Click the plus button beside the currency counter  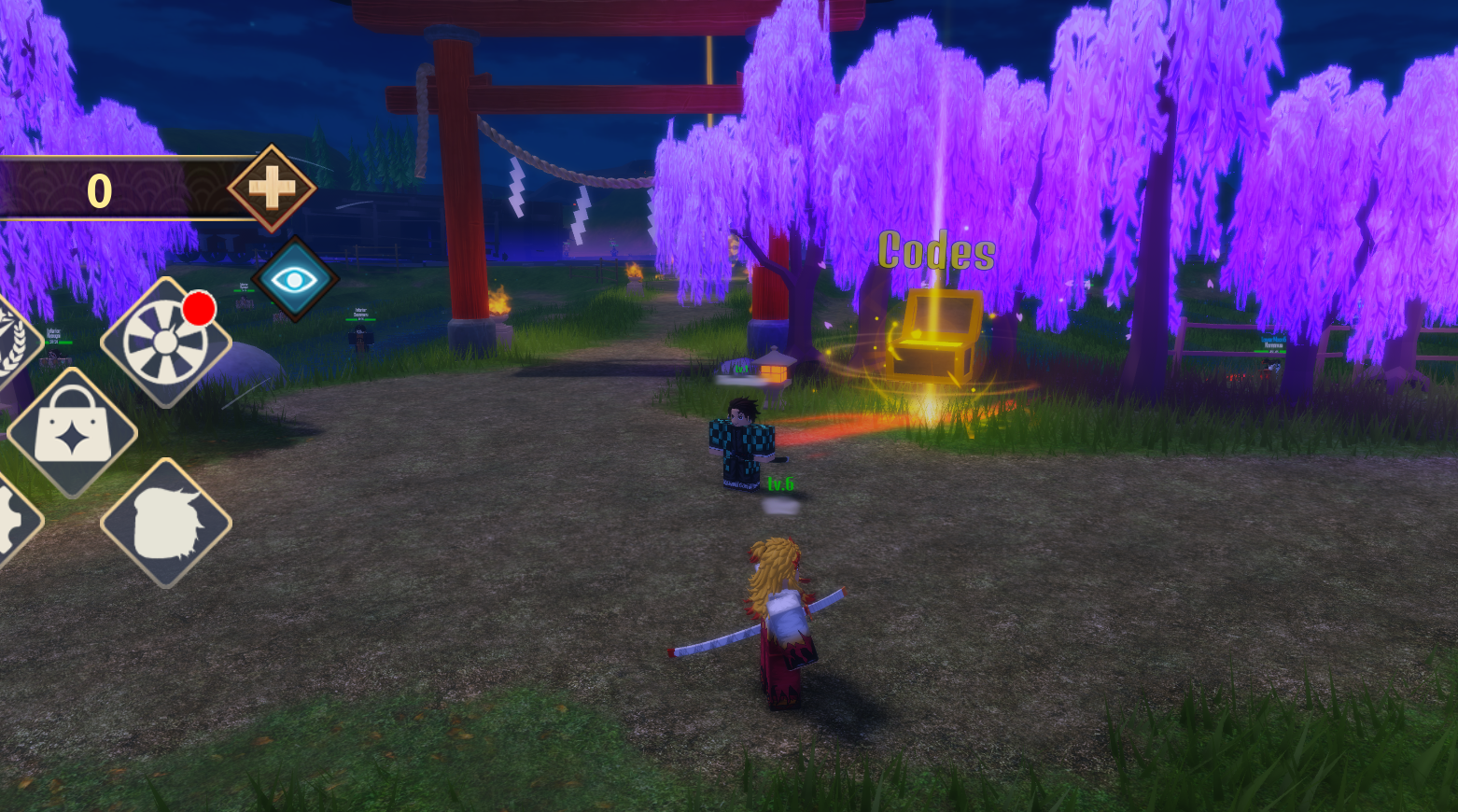coord(272,189)
